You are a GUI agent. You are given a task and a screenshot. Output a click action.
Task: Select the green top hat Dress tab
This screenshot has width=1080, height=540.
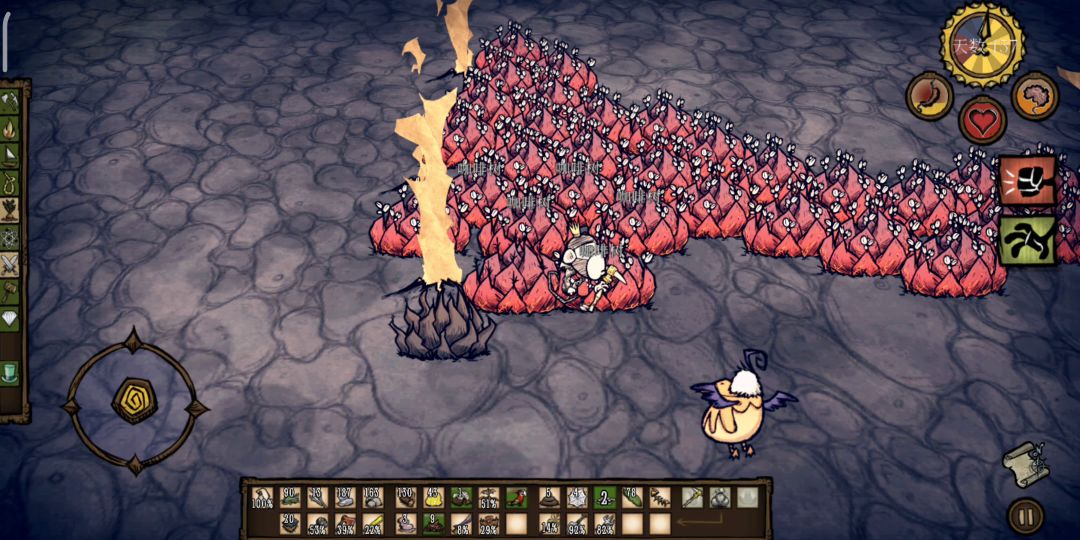point(12,373)
